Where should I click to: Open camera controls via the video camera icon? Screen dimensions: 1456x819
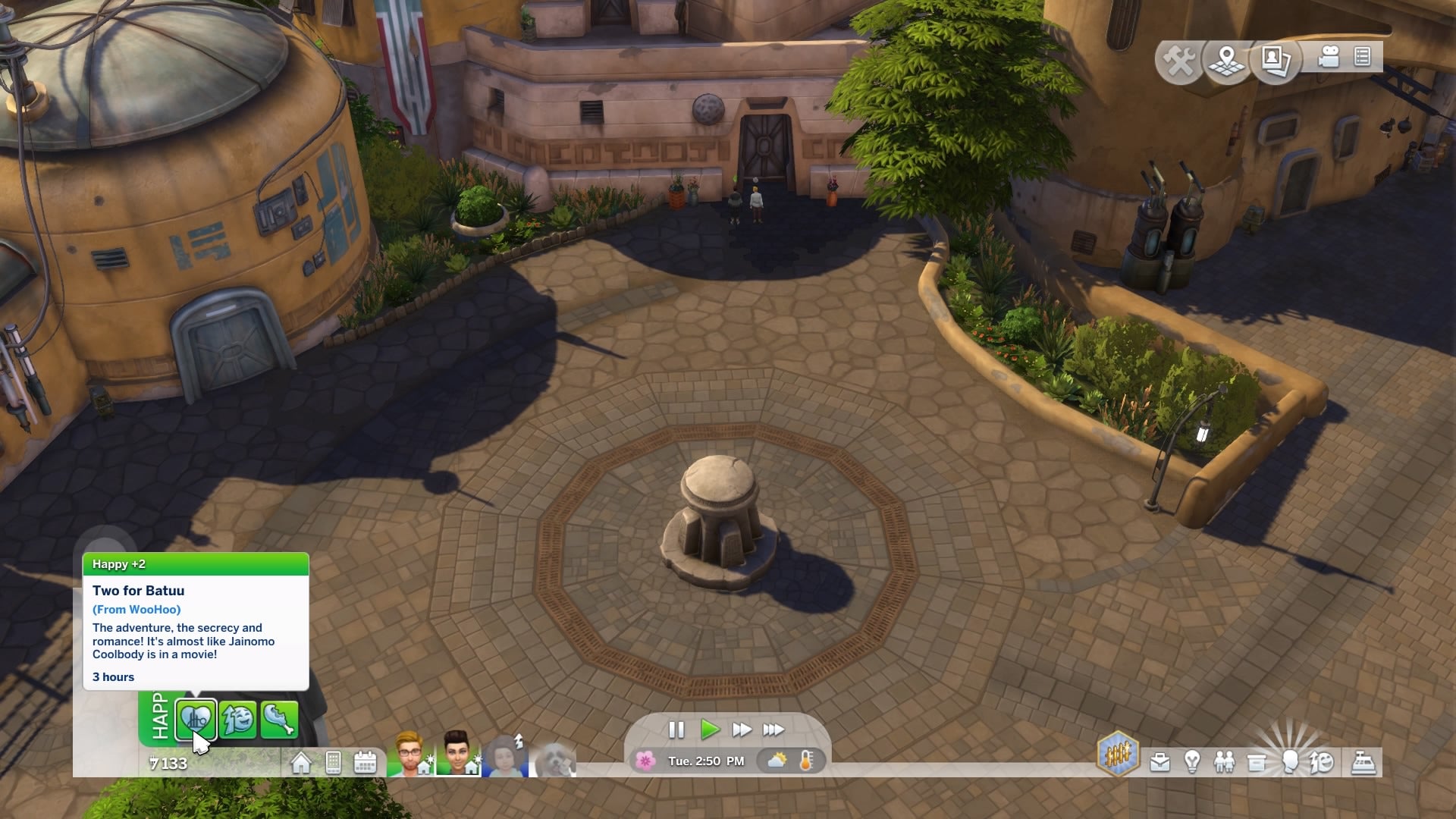[1329, 58]
